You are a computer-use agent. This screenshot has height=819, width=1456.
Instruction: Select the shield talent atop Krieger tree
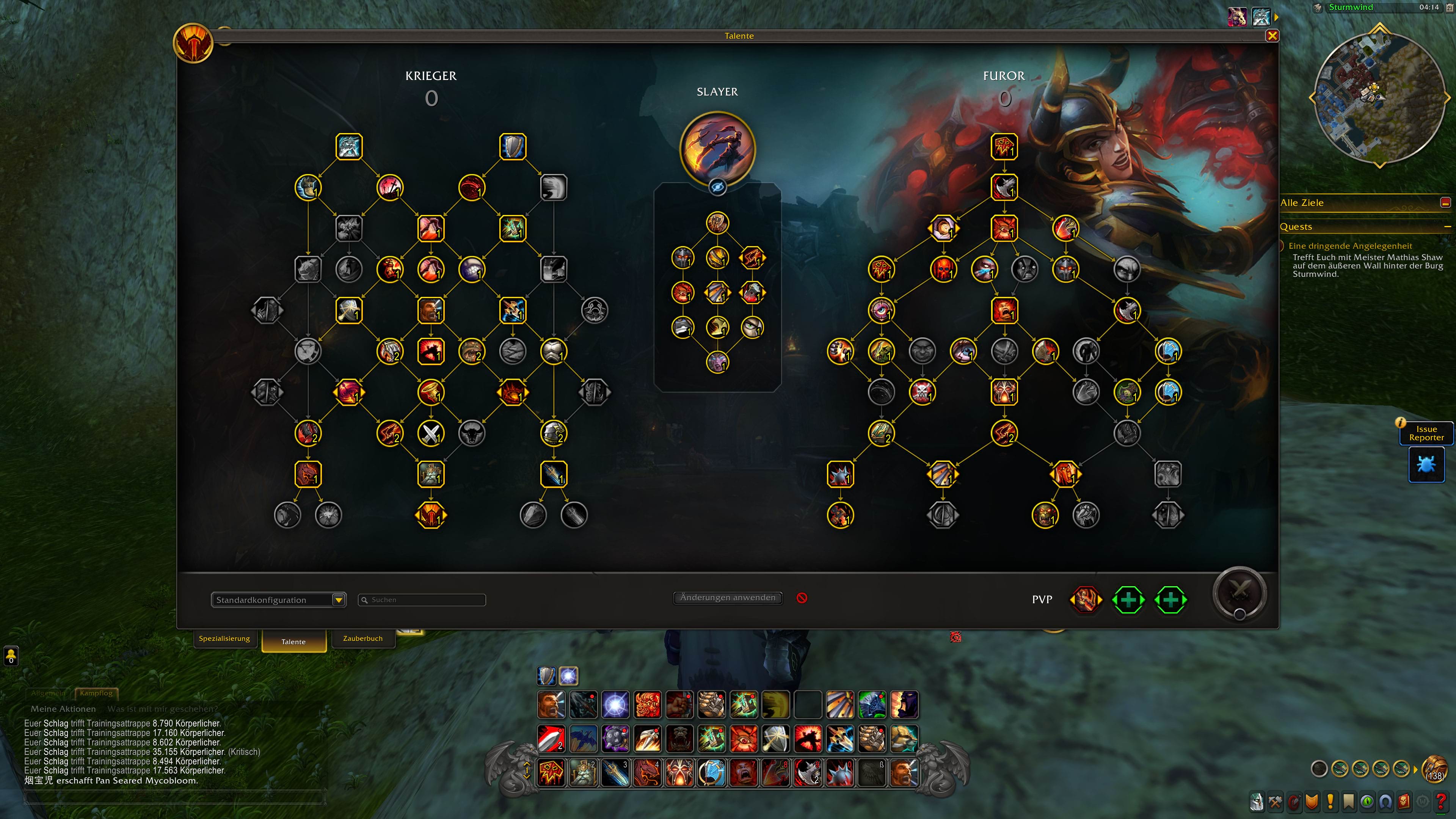(513, 146)
